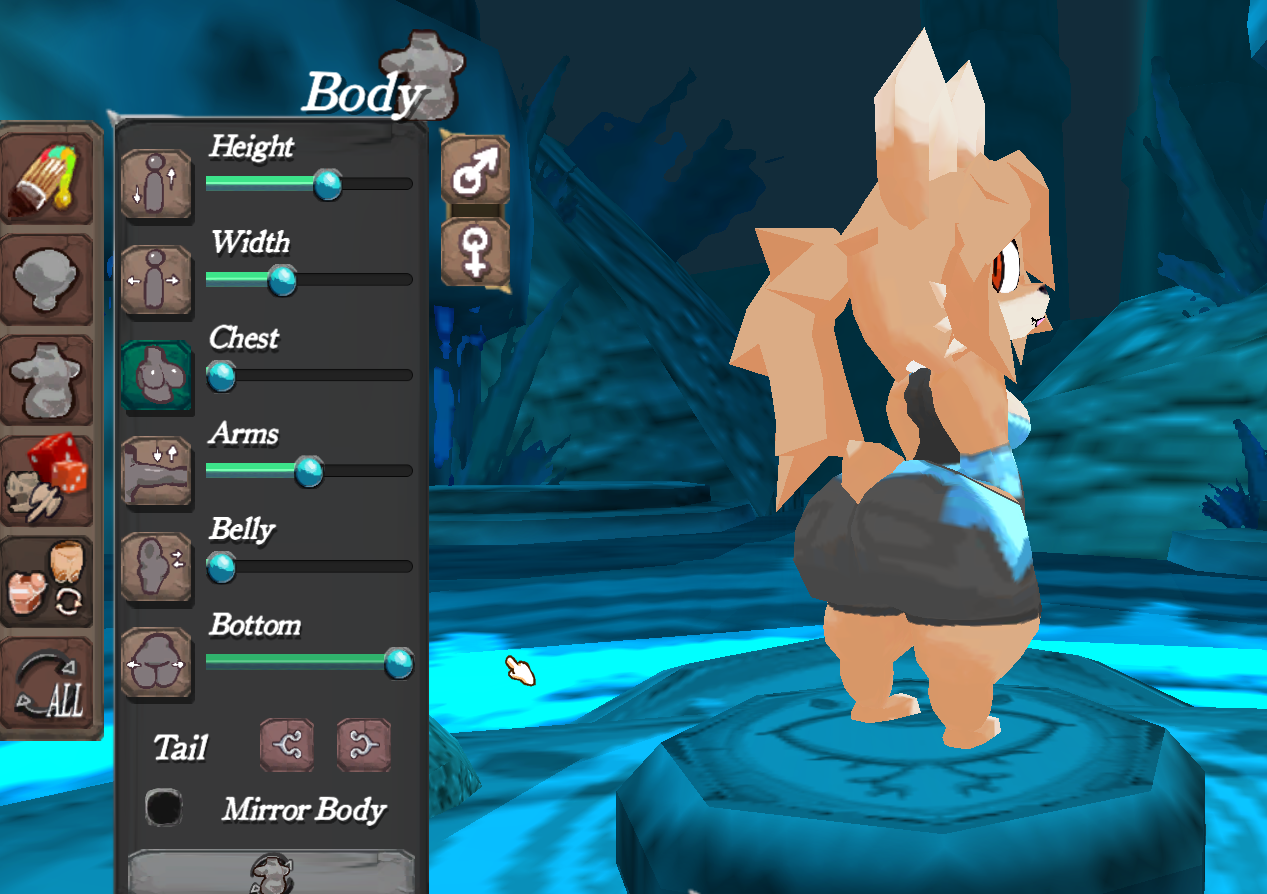Screen dimensions: 1267x894
Task: Toggle the Mirror Body checkbox
Action: [x=164, y=807]
